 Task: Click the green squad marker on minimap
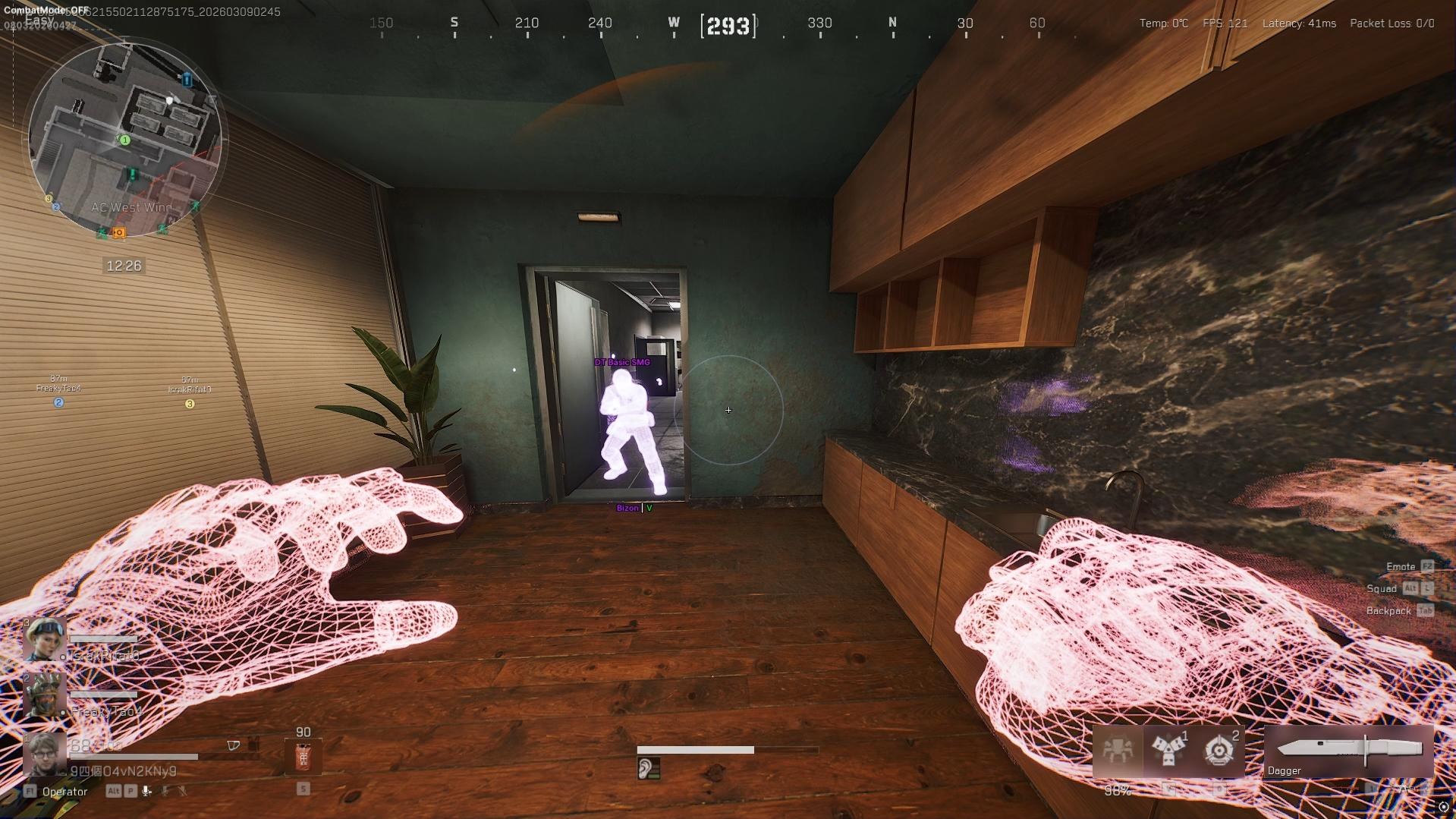(125, 140)
